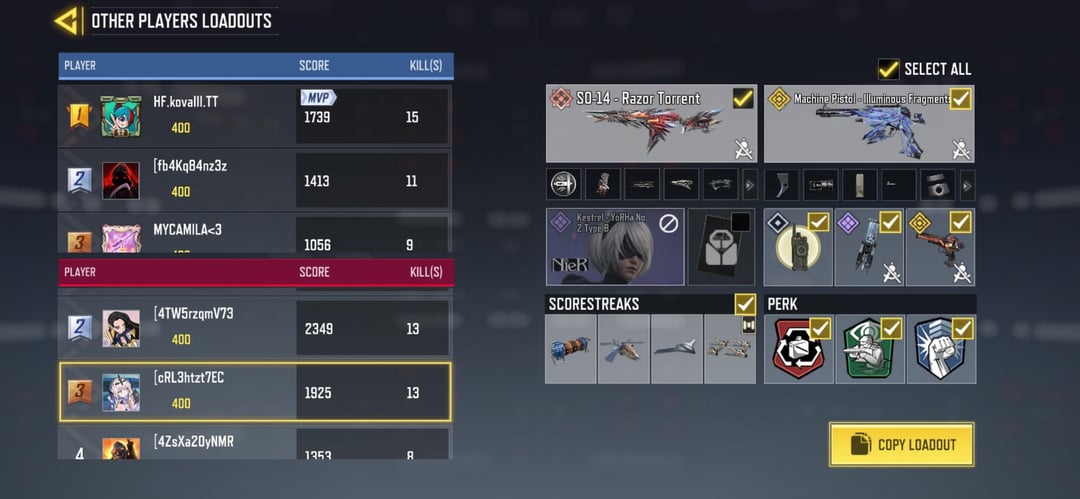Select player [4ZsXa20yNMR row

[x=255, y=445]
